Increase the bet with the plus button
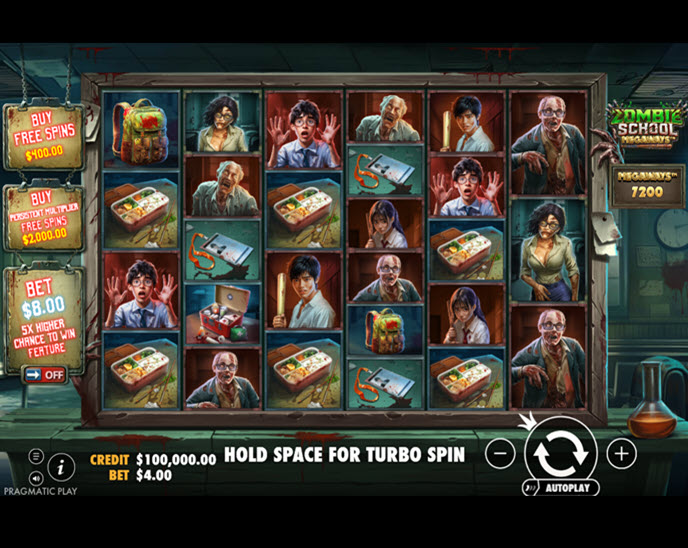Image resolution: width=688 pixels, height=548 pixels. pos(621,453)
